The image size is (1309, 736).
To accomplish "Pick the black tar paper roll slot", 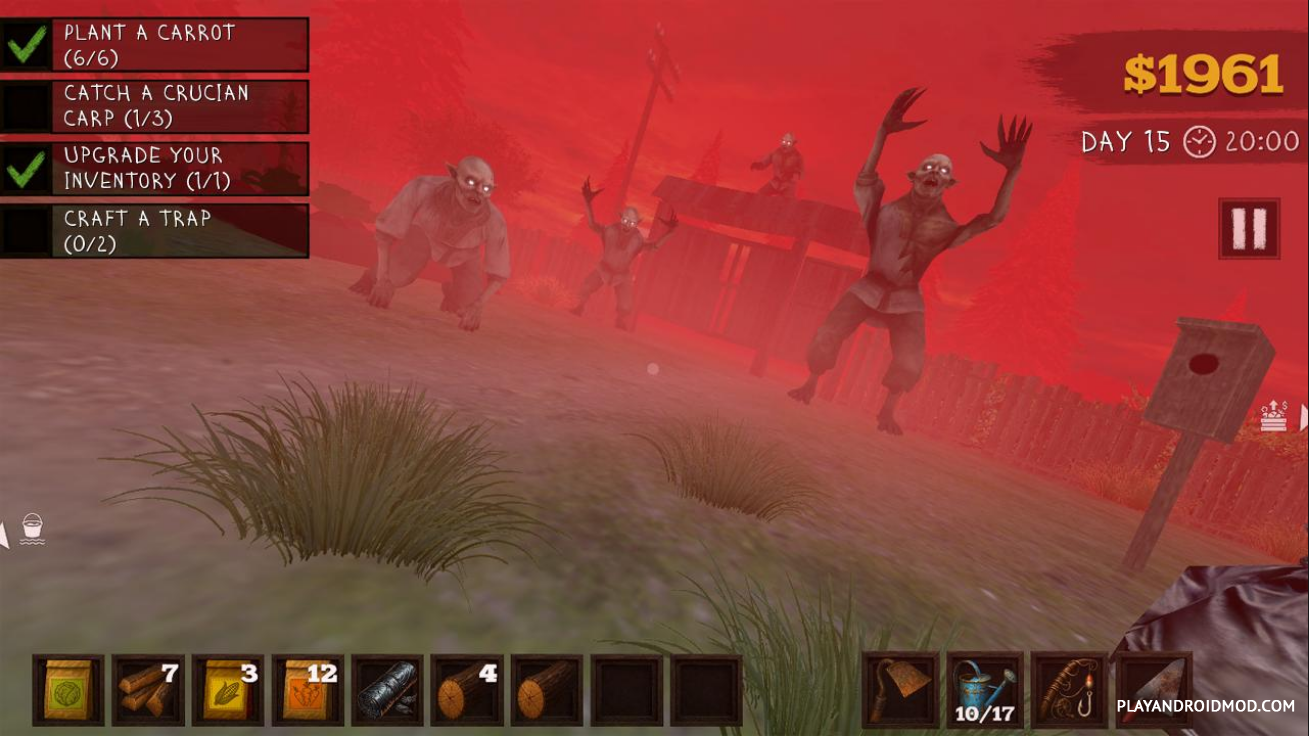I will pos(388,690).
